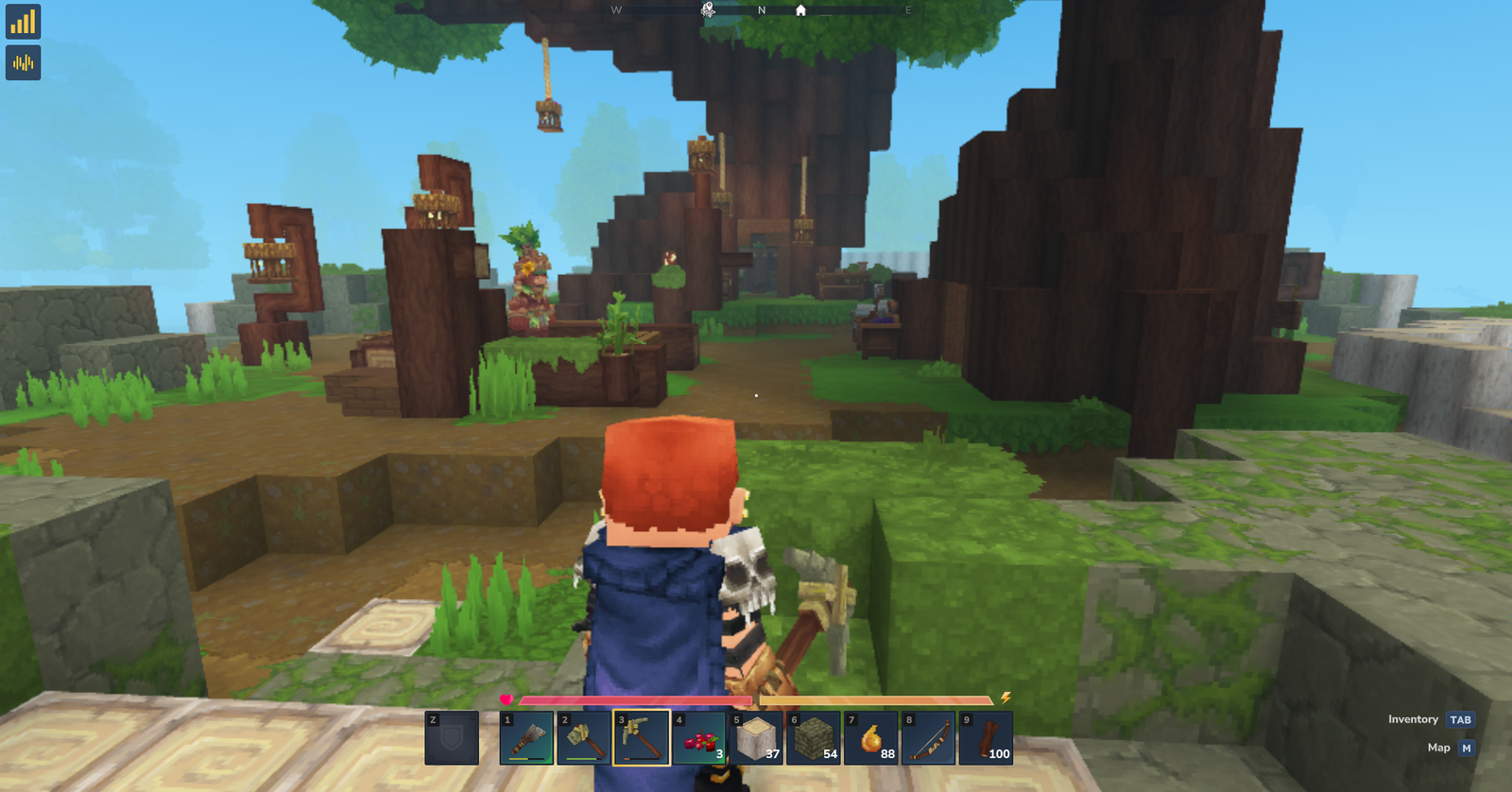1512x792 pixels.
Task: Select the wood sticks stack of 100
Action: coord(986,737)
